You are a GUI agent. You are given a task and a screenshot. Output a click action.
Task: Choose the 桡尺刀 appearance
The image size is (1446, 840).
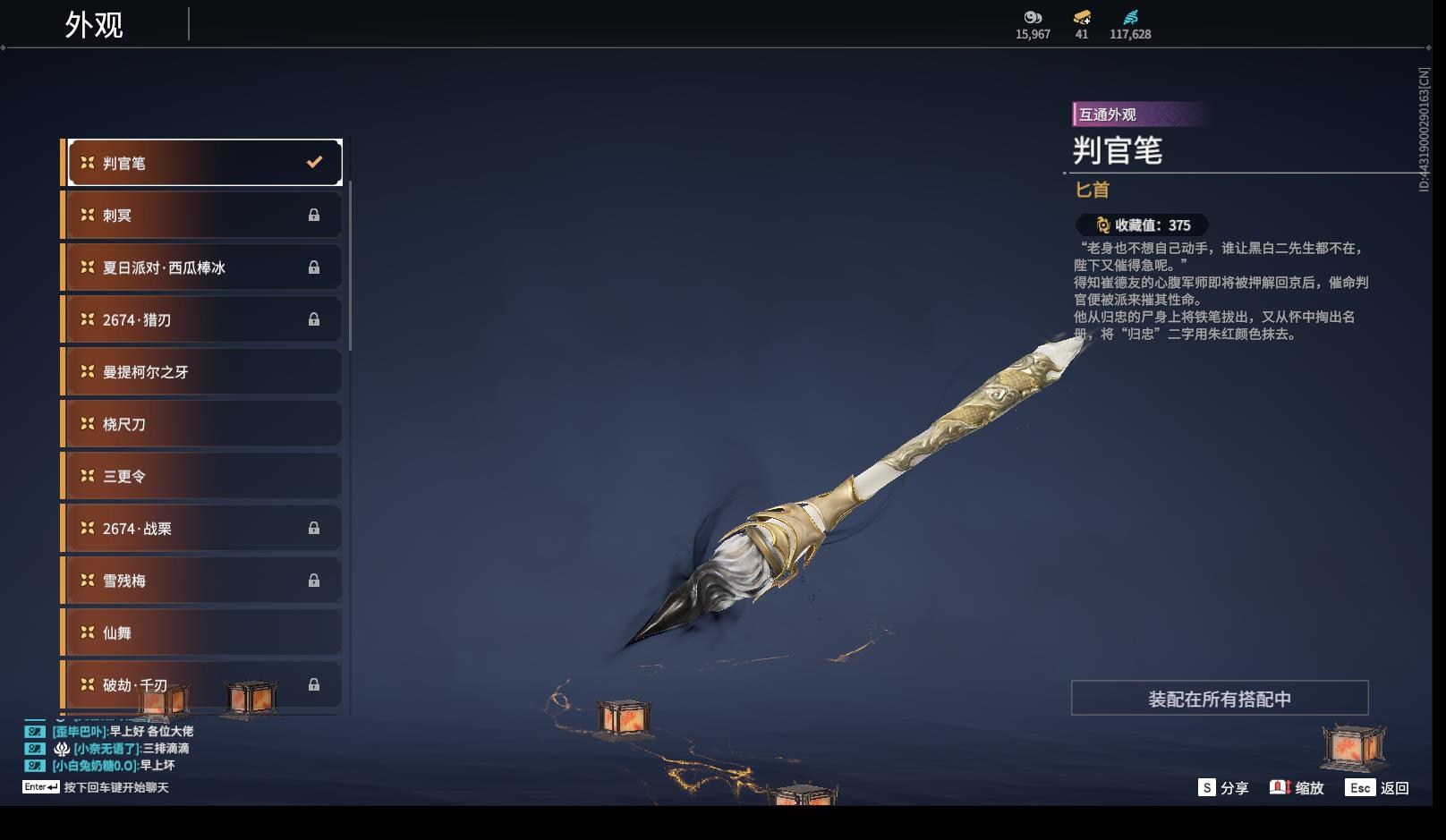[205, 424]
